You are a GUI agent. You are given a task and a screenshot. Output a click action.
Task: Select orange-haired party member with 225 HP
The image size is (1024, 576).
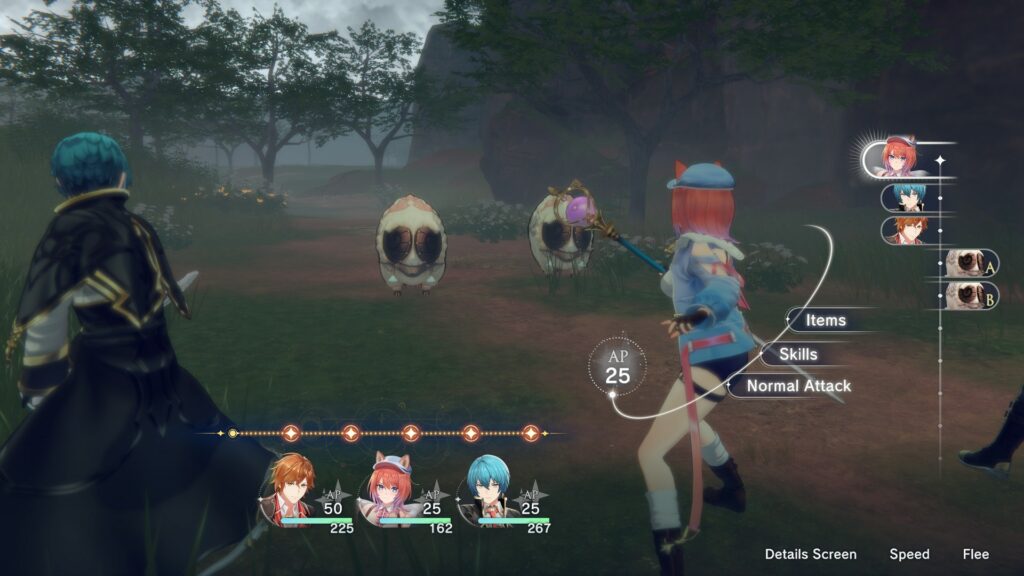click(x=292, y=489)
